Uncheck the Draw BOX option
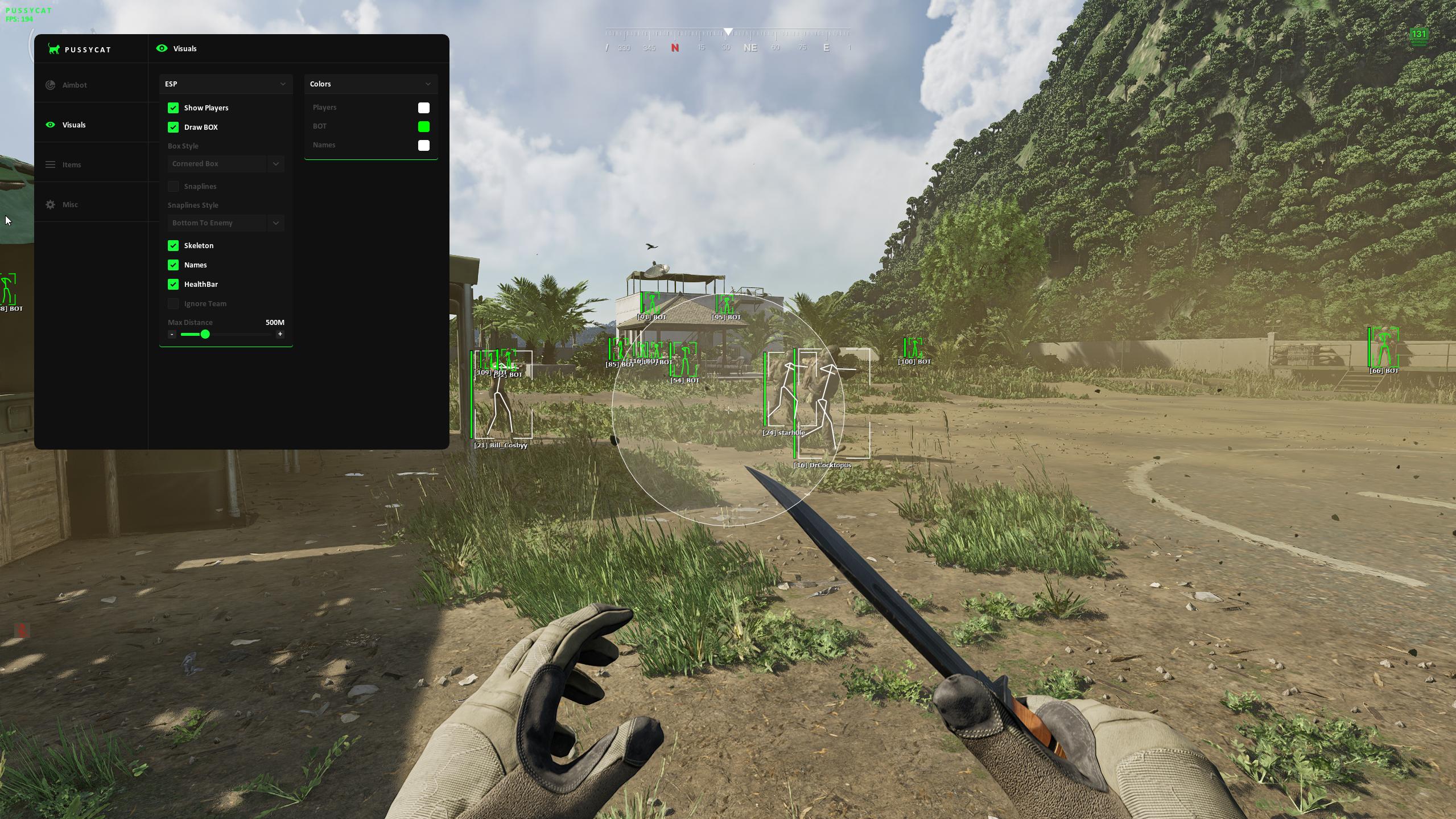The height and width of the screenshot is (819, 1456). point(173,127)
